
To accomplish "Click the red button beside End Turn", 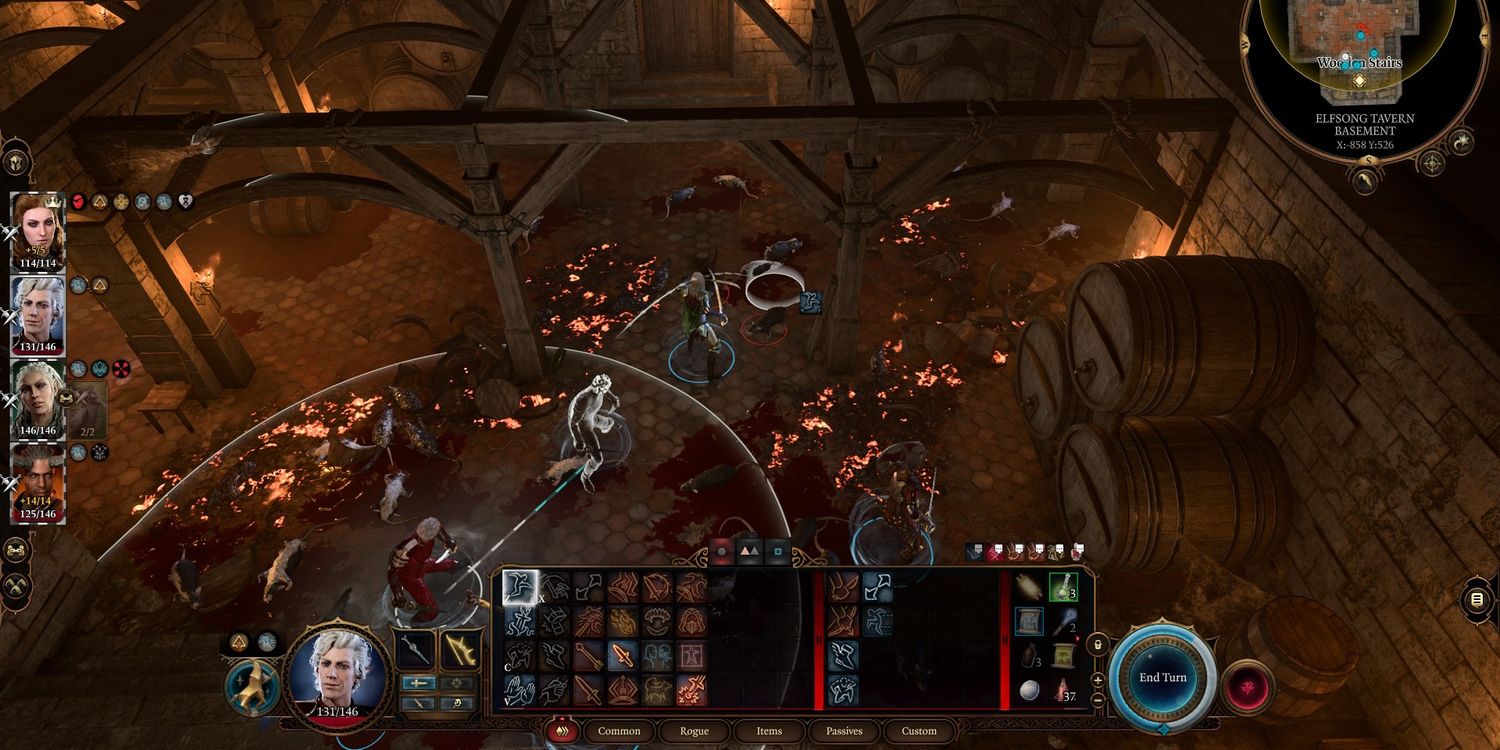I will pos(1247,688).
